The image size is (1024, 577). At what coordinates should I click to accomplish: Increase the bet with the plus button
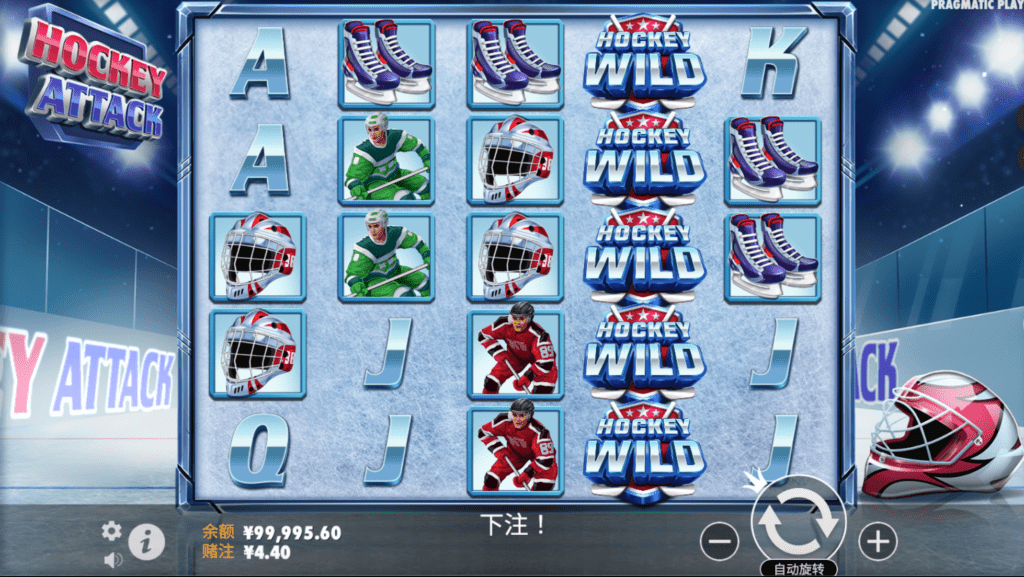click(x=877, y=542)
